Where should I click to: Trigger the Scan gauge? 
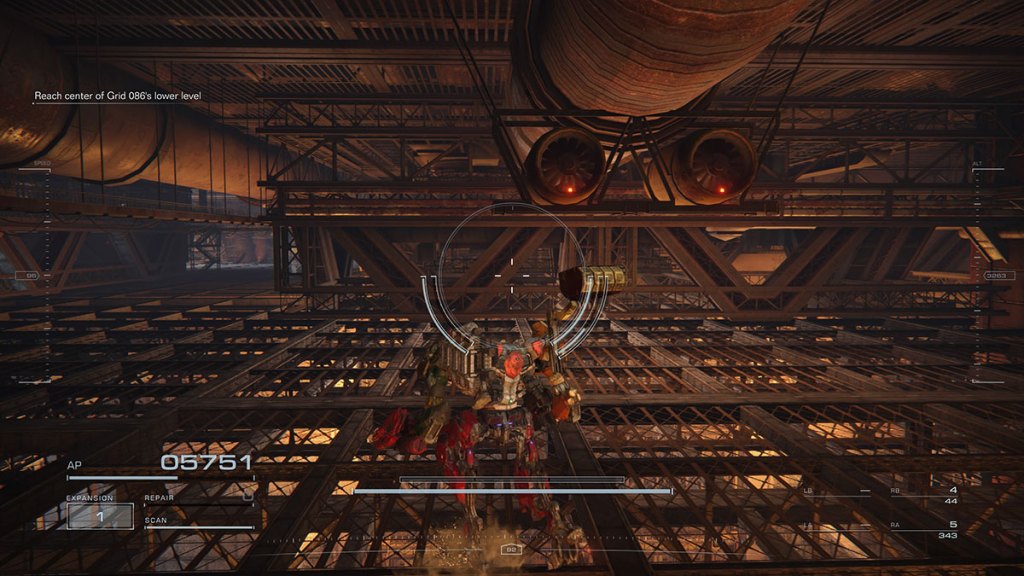click(198, 524)
